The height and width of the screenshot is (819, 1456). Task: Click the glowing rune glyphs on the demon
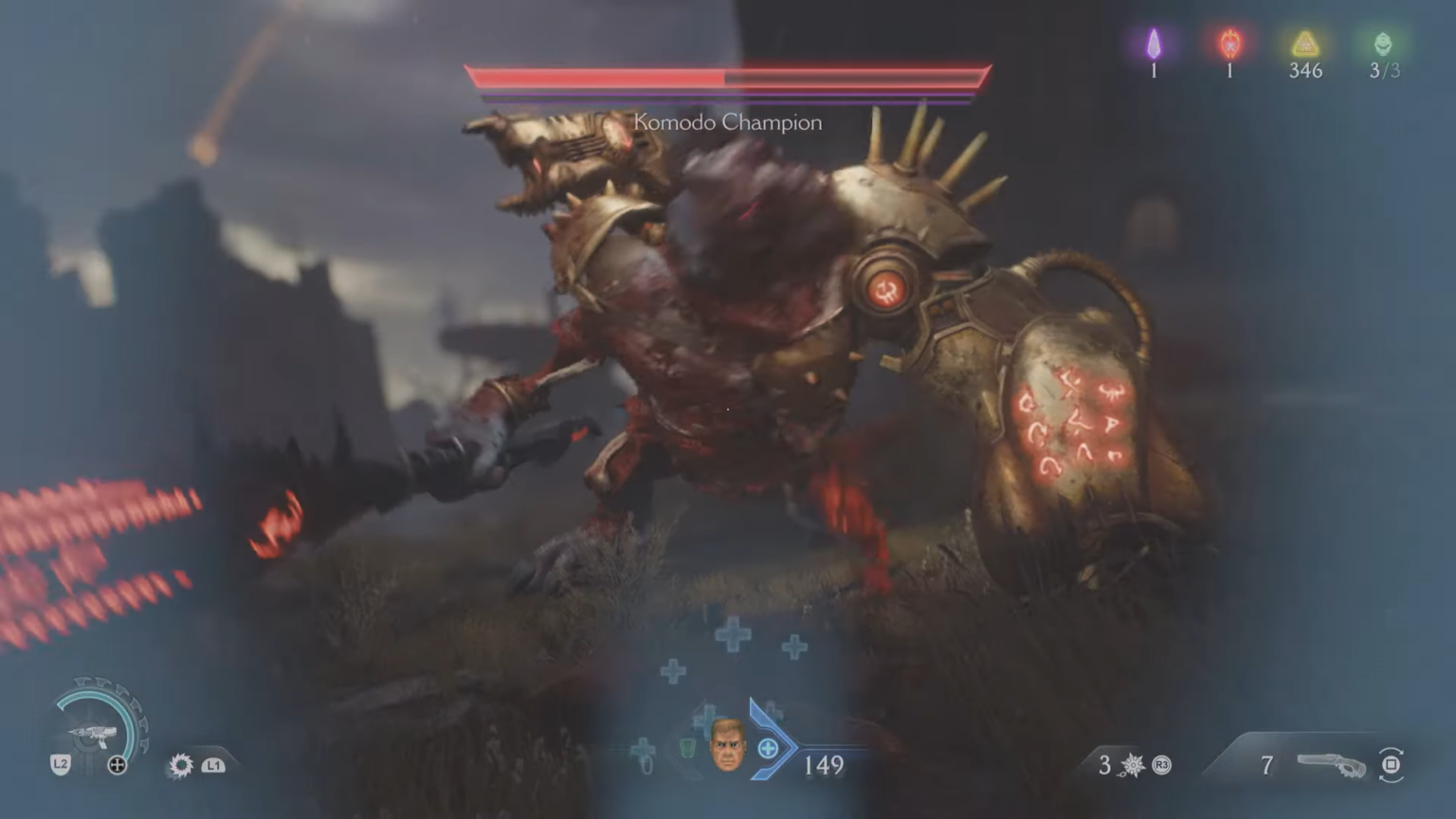(1069, 422)
